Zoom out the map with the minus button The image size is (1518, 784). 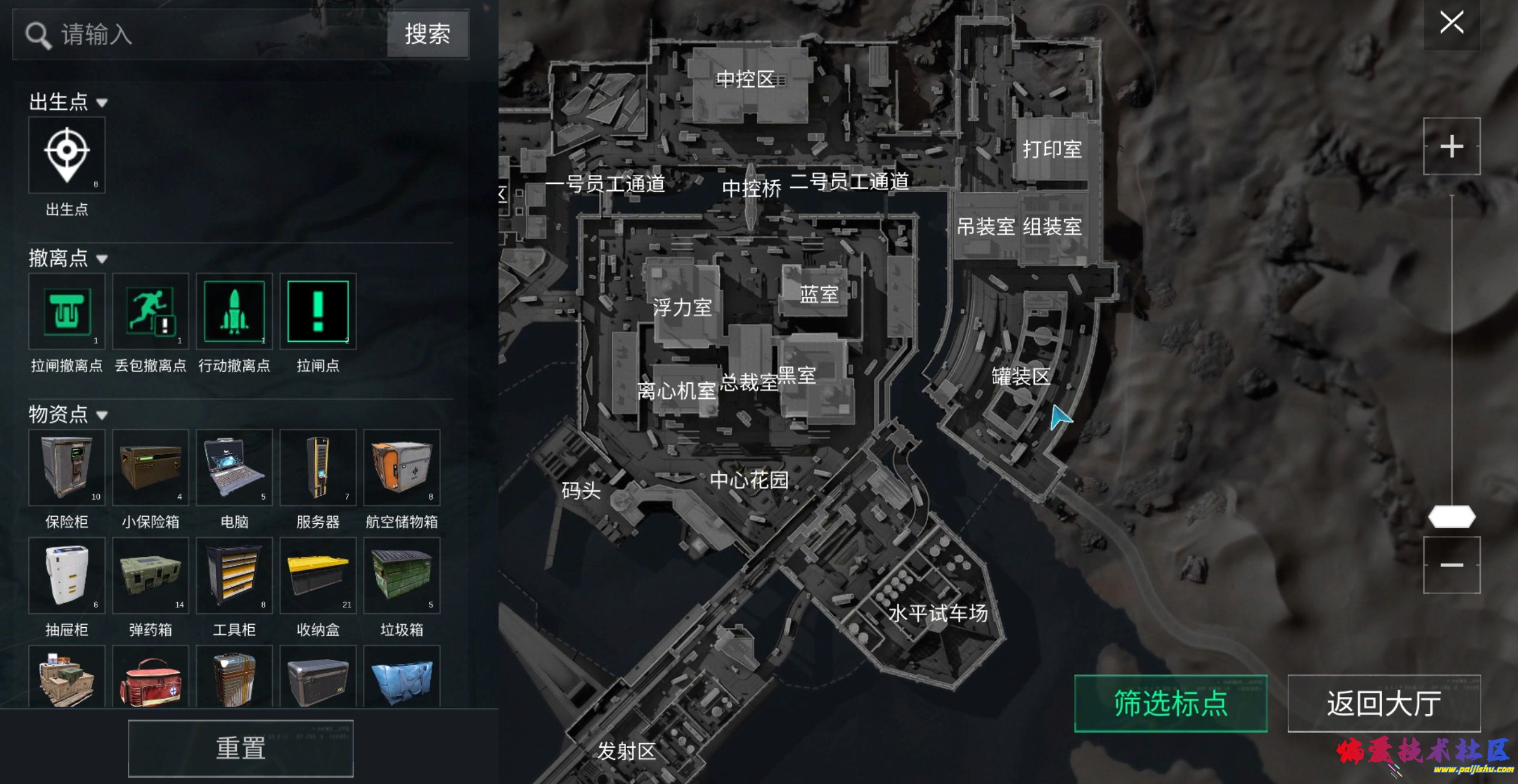pyautogui.click(x=1451, y=565)
